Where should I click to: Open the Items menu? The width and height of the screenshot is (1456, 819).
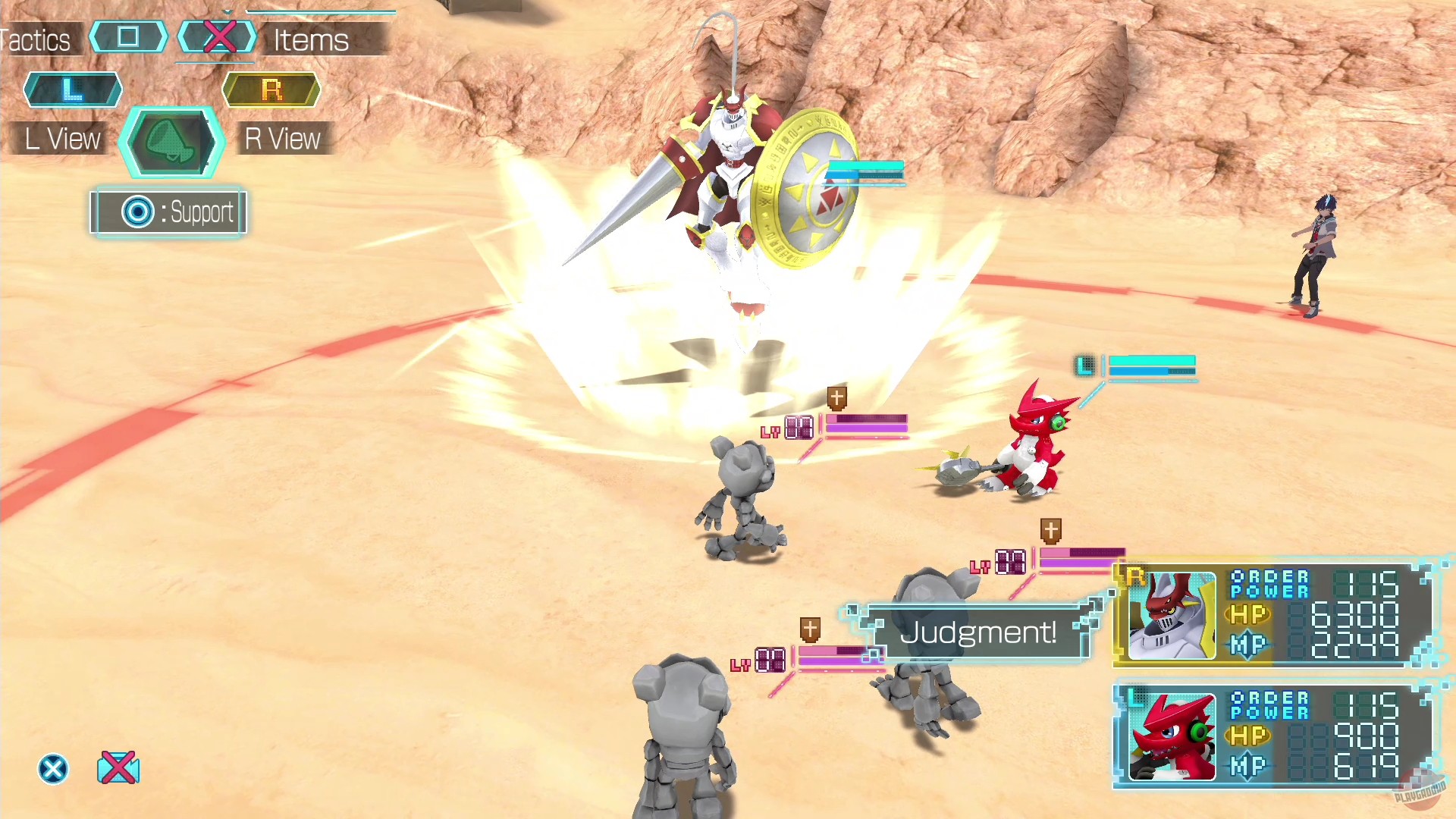pos(310,39)
